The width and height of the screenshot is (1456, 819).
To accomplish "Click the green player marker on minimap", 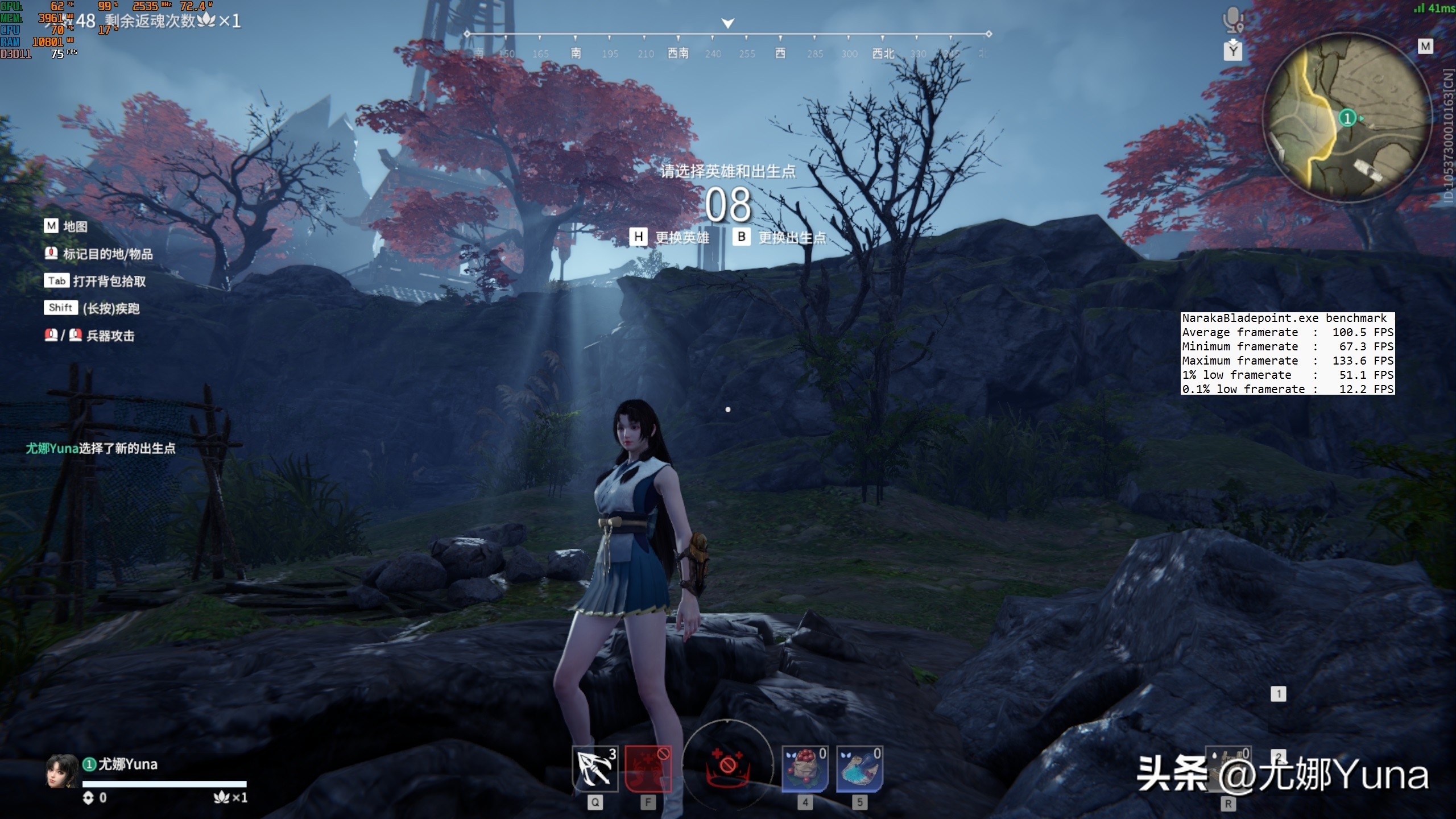I will [1347, 118].
